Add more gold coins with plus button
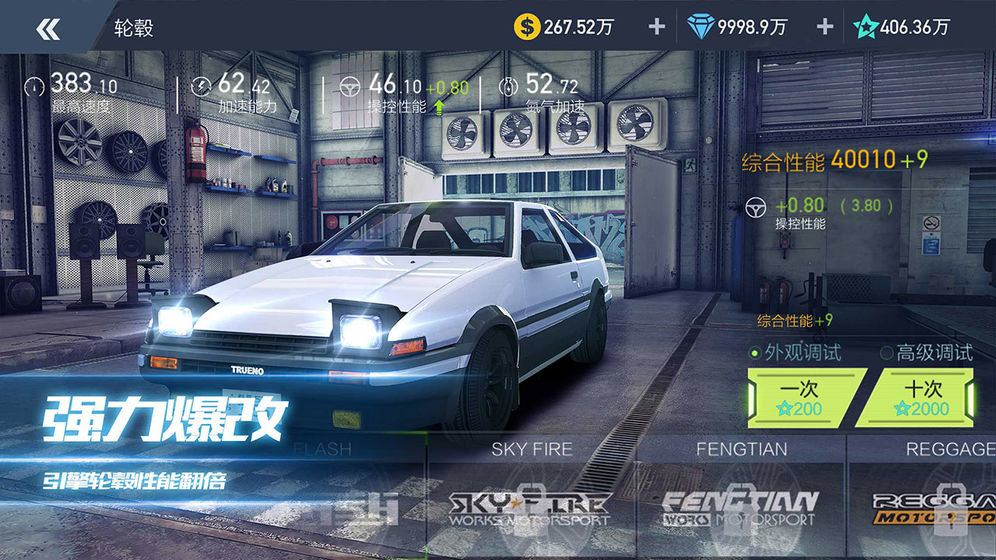 click(656, 27)
